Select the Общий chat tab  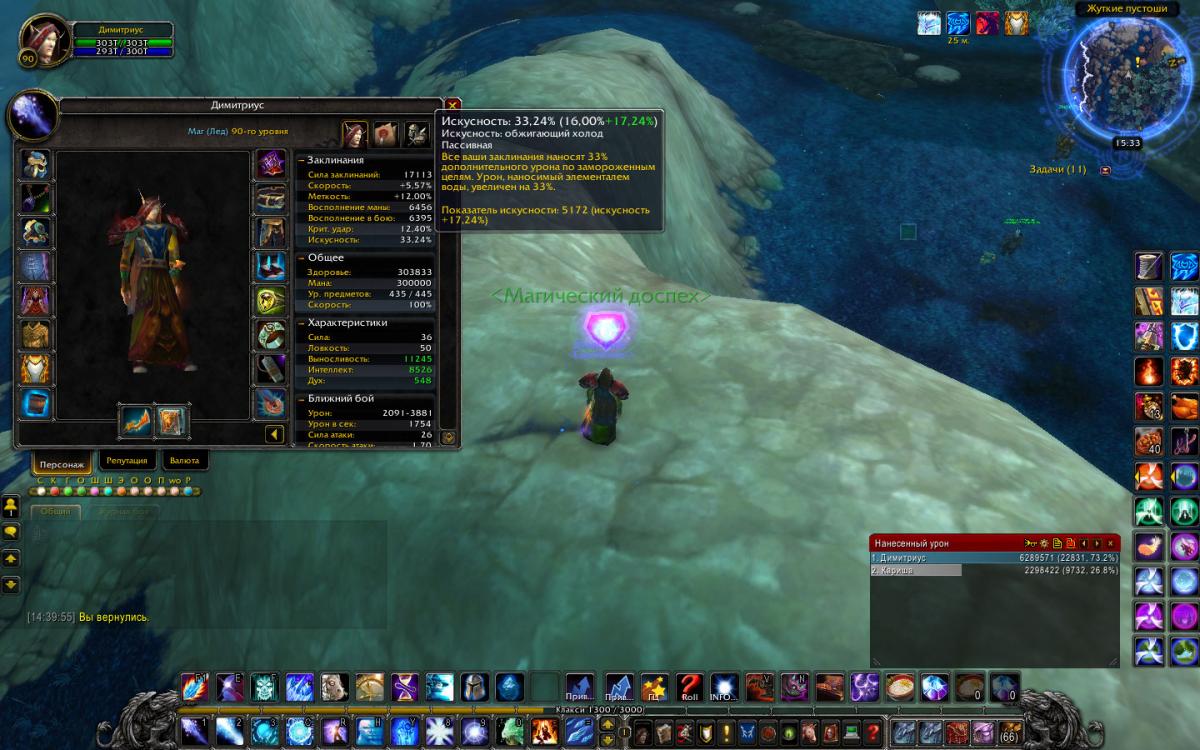coord(56,510)
